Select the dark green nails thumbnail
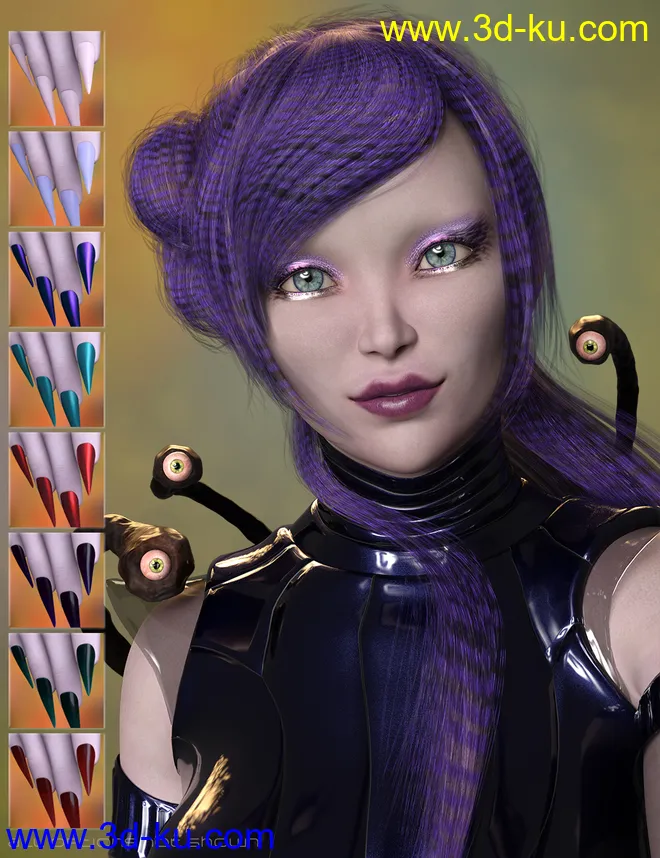 click(x=56, y=679)
